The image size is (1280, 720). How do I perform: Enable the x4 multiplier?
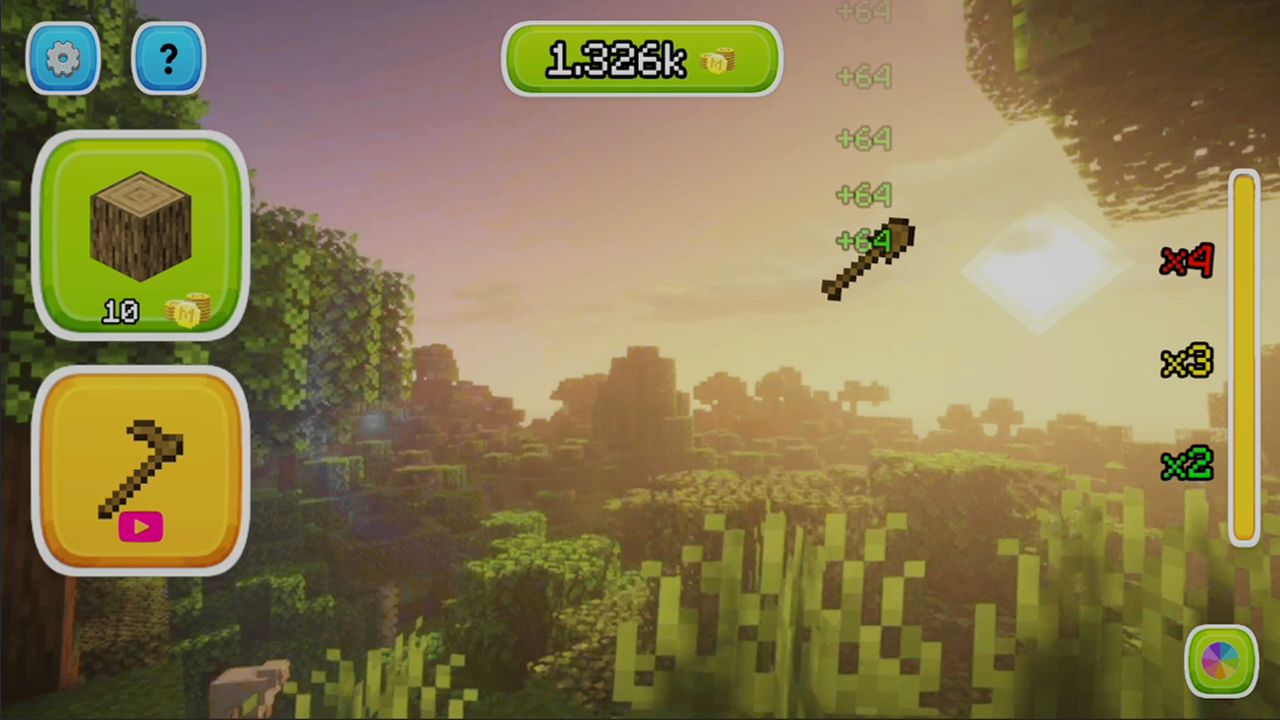(x=1186, y=262)
